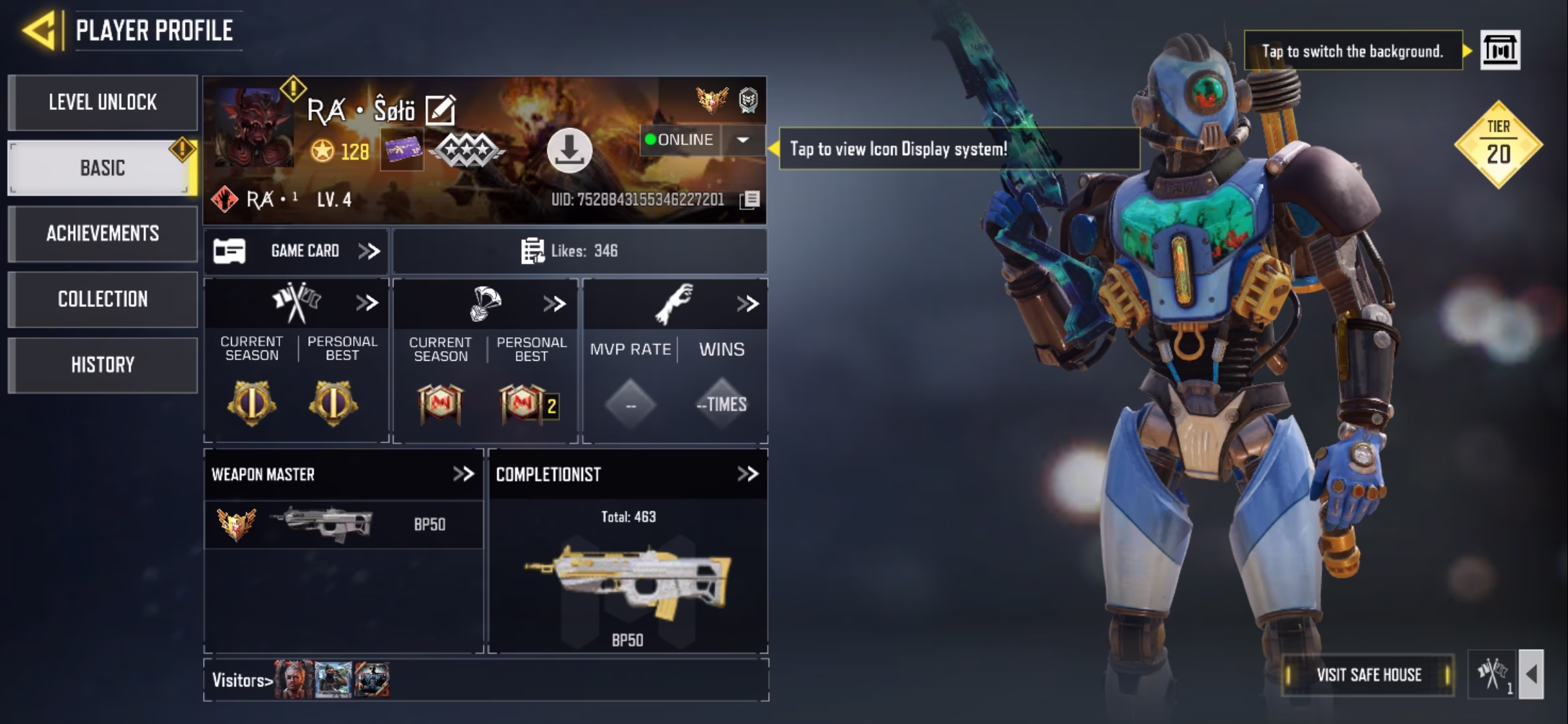View the Likes panel

[x=579, y=251]
